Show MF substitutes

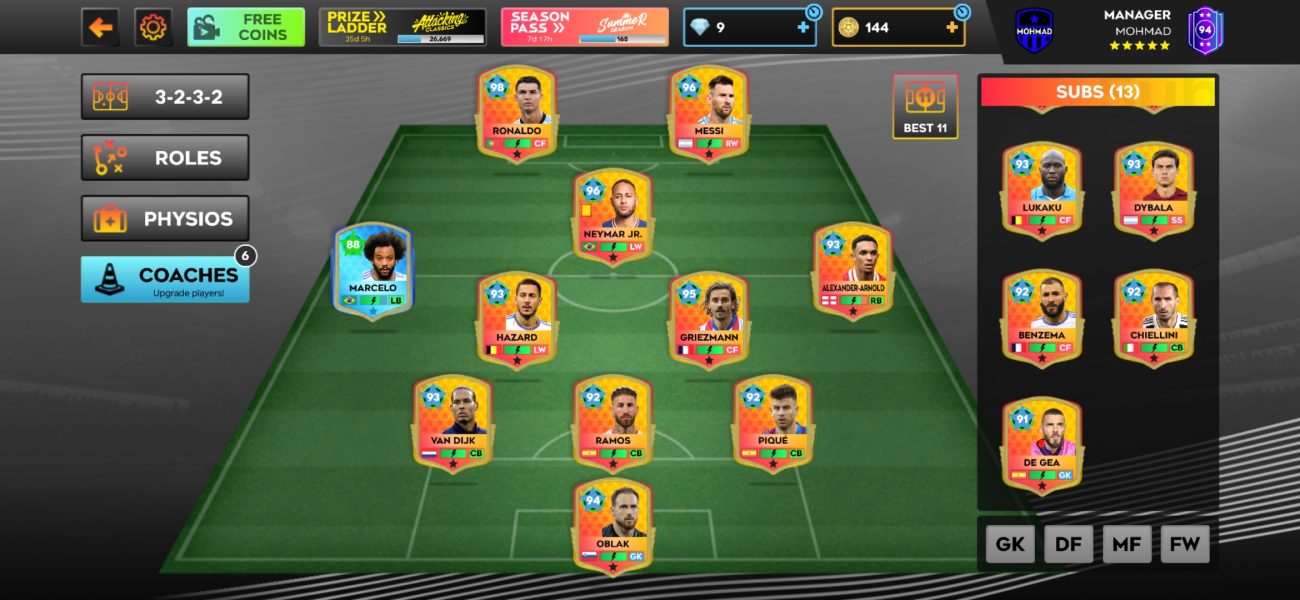[x=1127, y=544]
